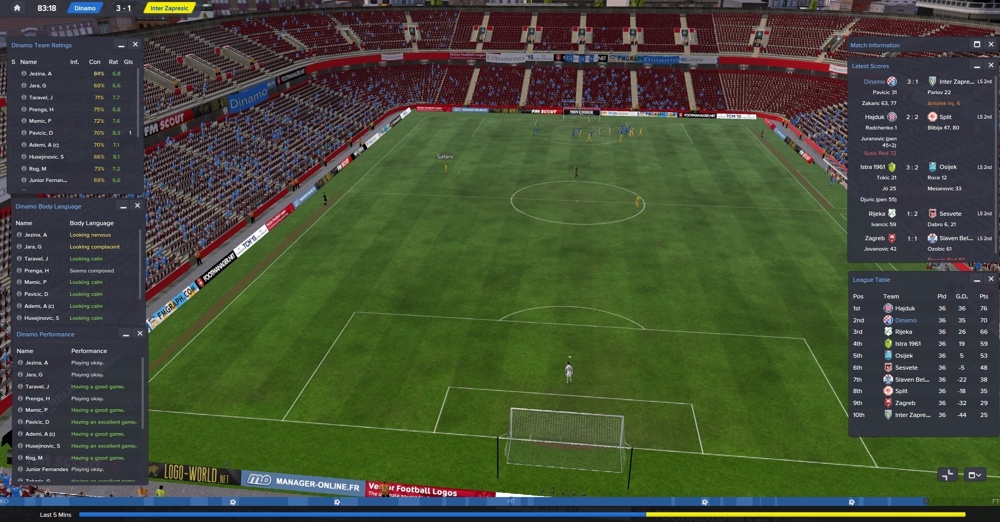Image resolution: width=1000 pixels, height=522 pixels.
Task: Select the Dinamo team tab in scorebar
Action: point(85,8)
